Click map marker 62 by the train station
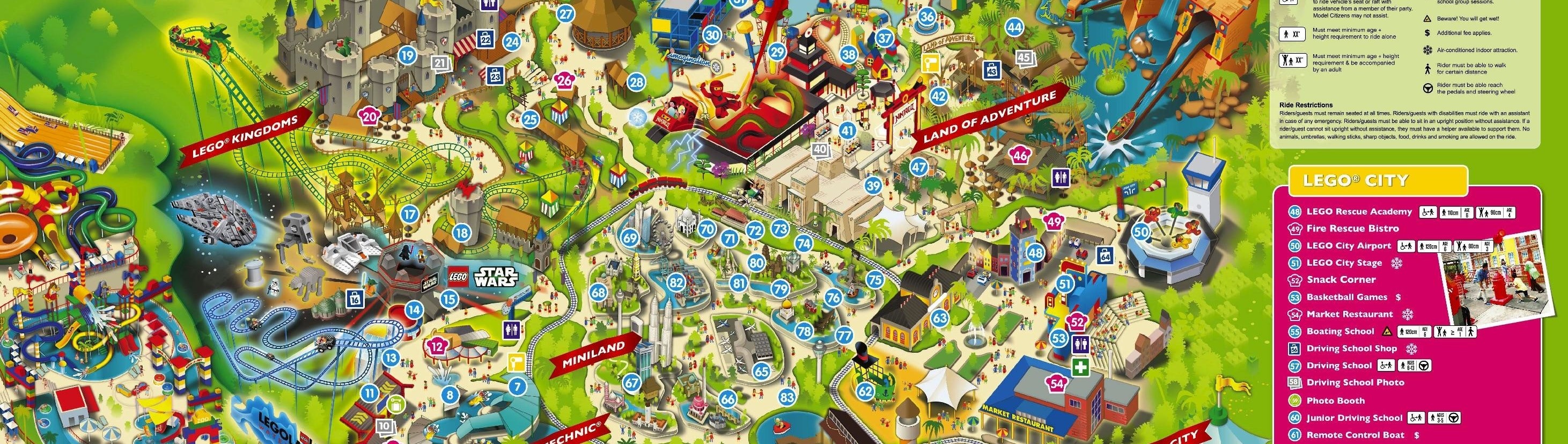The image size is (1568, 444). (x=865, y=391)
